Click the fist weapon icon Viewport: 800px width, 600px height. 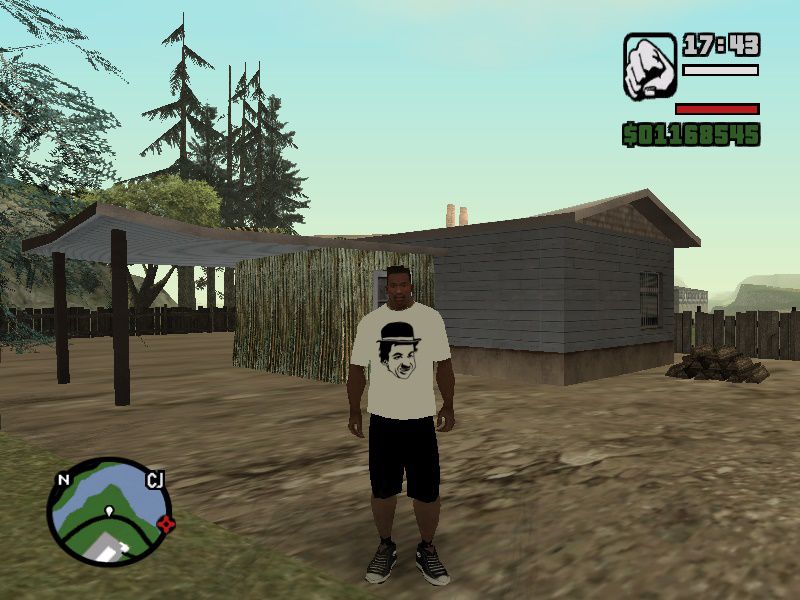650,67
